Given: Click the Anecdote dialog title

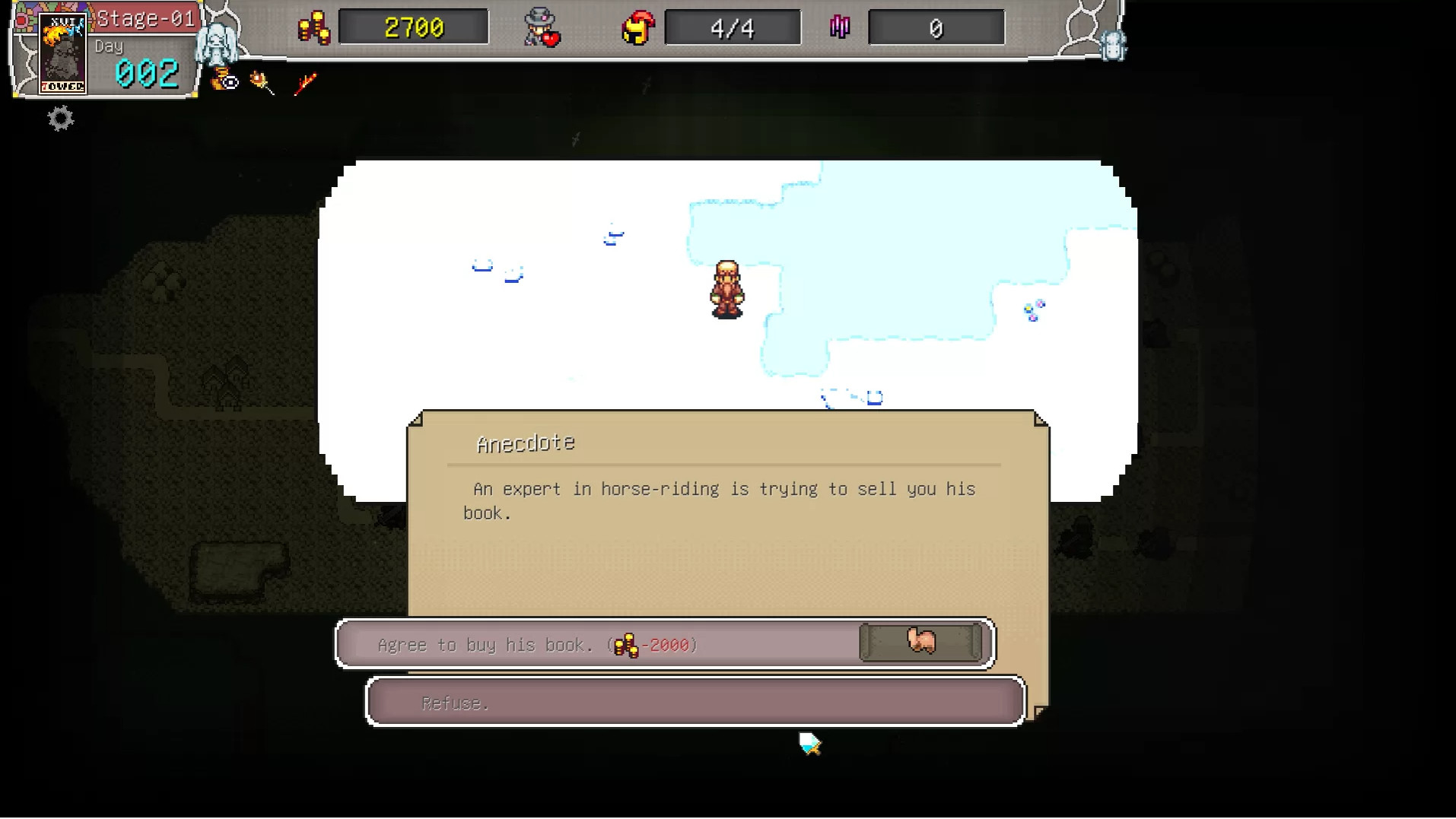Looking at the screenshot, I should pyautogui.click(x=526, y=443).
